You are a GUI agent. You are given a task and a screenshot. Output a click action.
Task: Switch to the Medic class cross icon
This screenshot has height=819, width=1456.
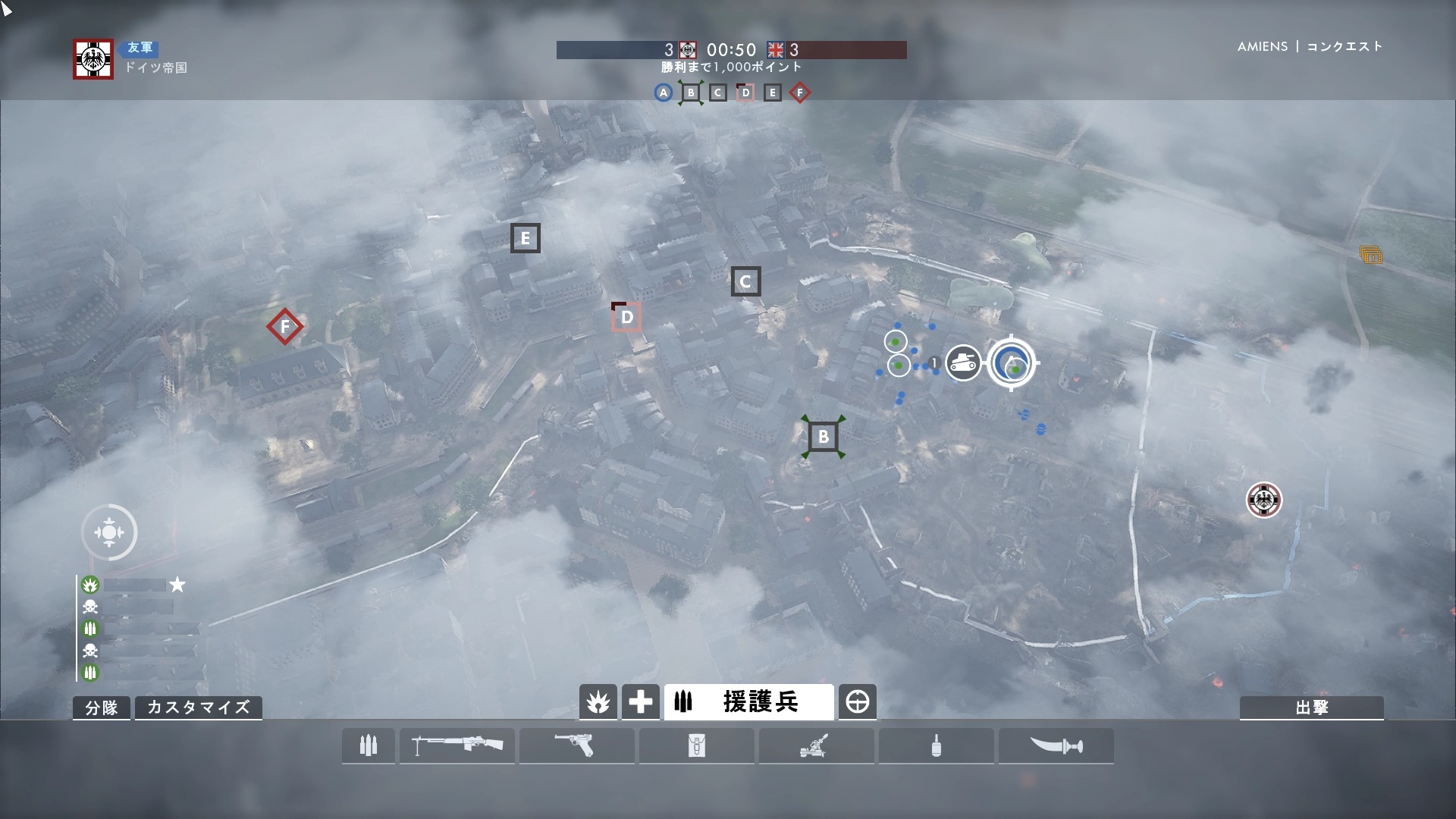coord(640,702)
